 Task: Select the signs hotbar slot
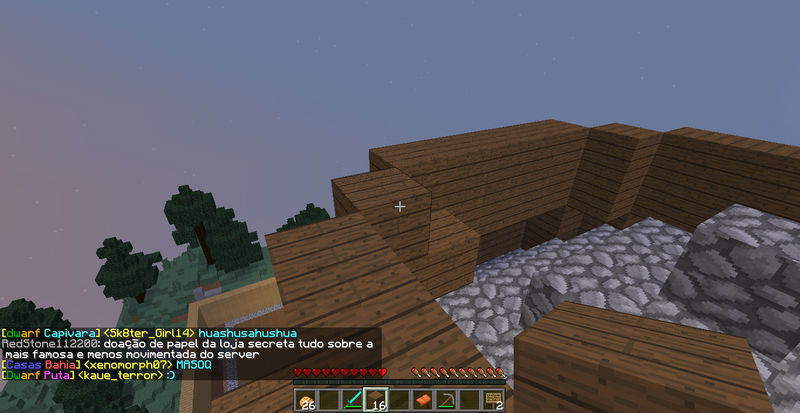[492, 400]
